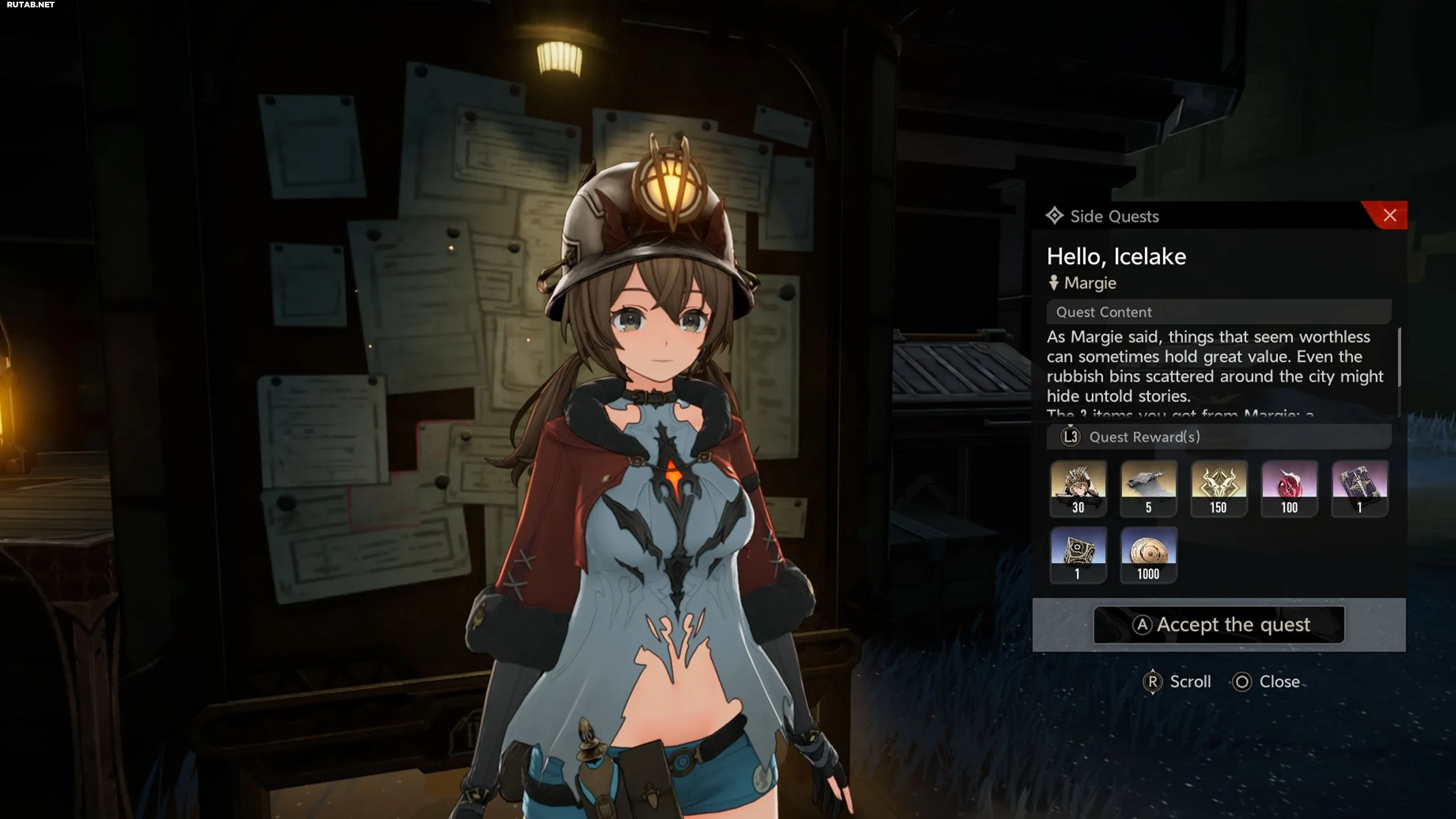Inspect the character portrait reward showing 30
The height and width of the screenshot is (819, 1456).
pyautogui.click(x=1078, y=488)
